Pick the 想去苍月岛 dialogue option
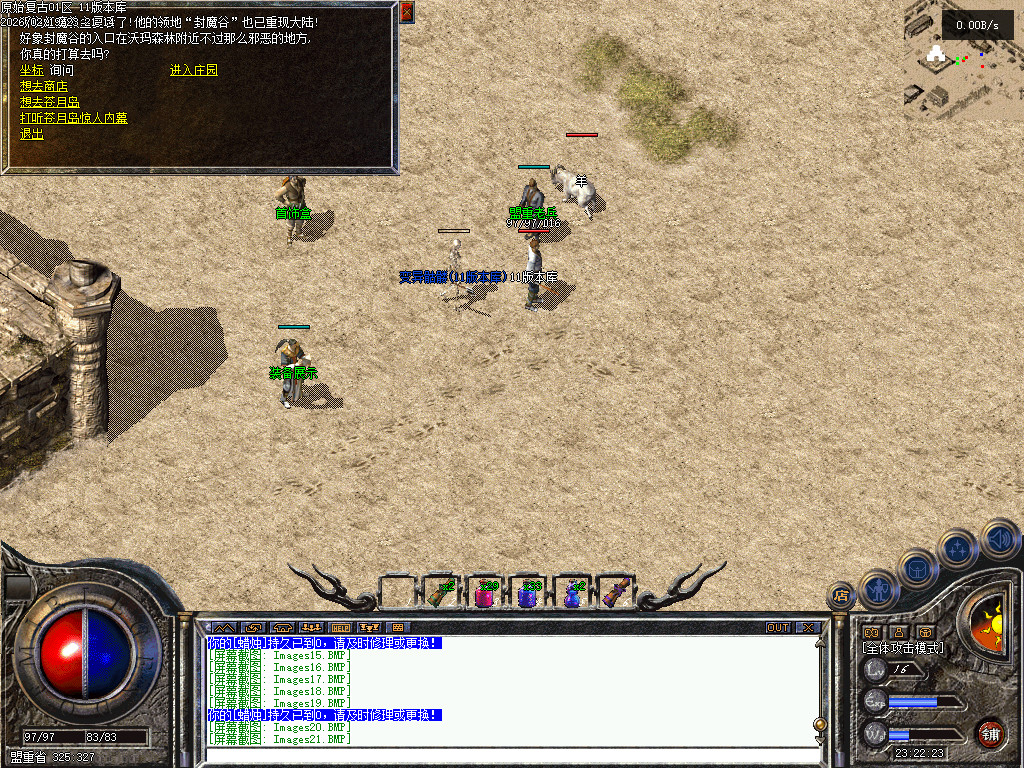Viewport: 1024px width, 768px height. (x=49, y=102)
